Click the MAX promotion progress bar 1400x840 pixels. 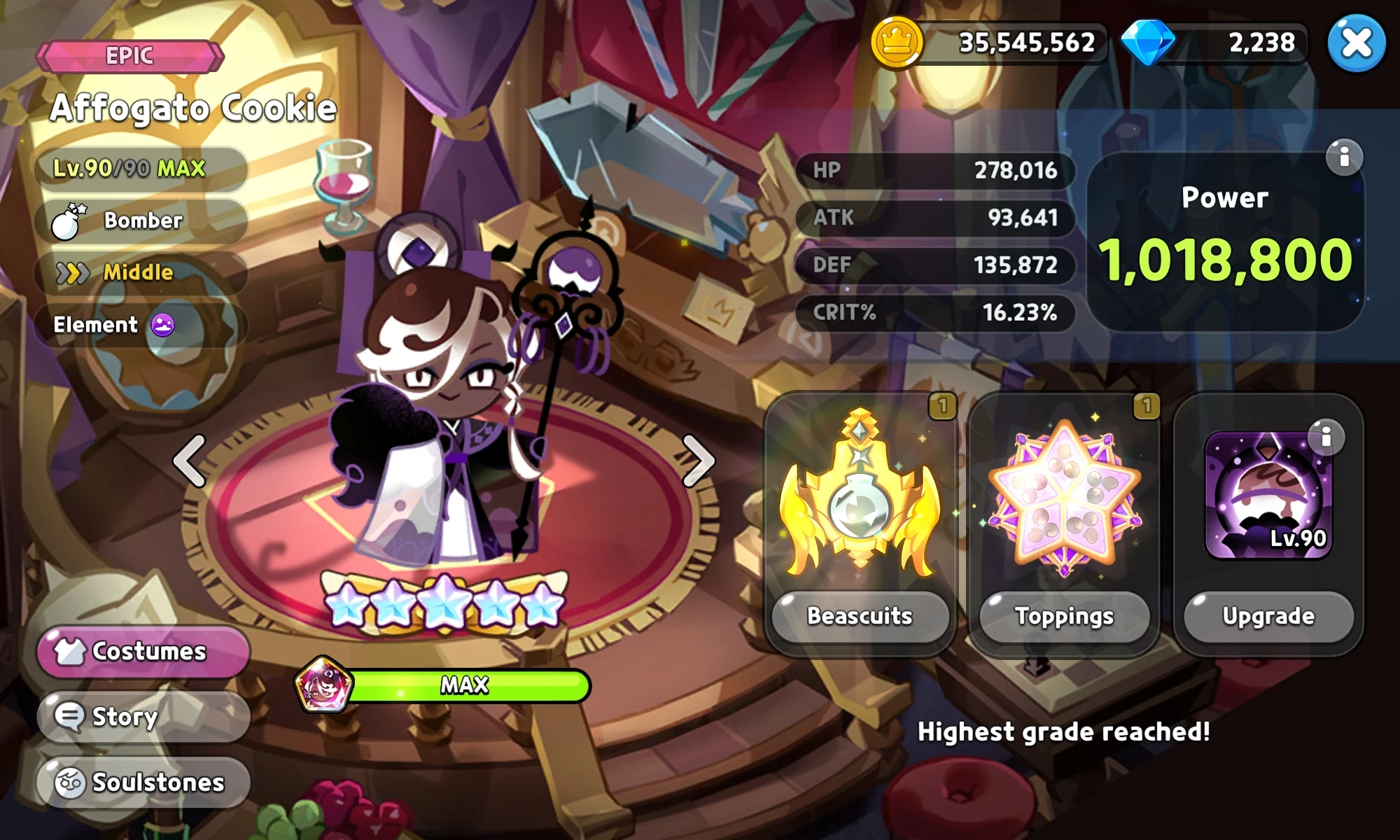[465, 686]
